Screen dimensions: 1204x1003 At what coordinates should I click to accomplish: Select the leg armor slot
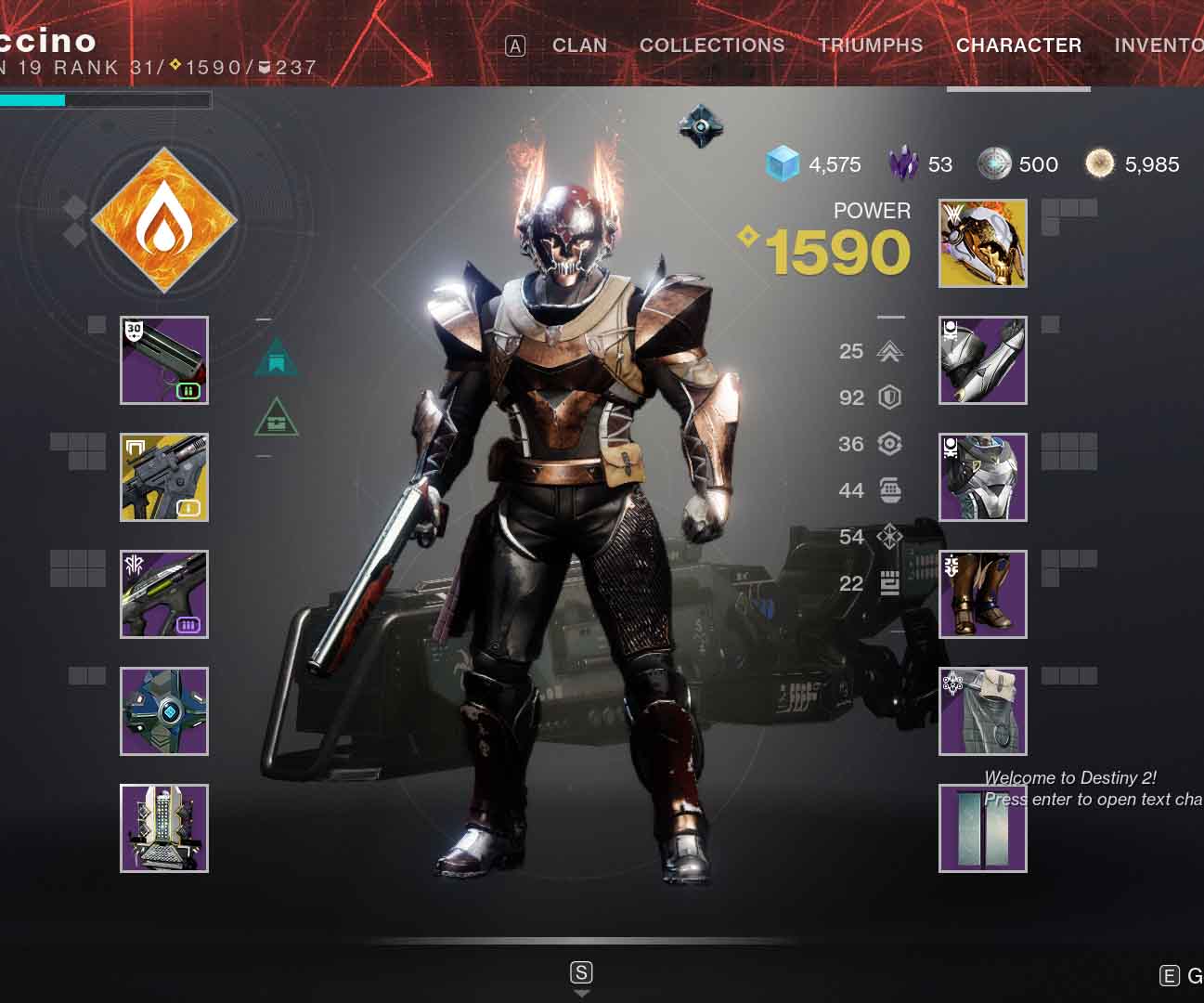coord(982,594)
